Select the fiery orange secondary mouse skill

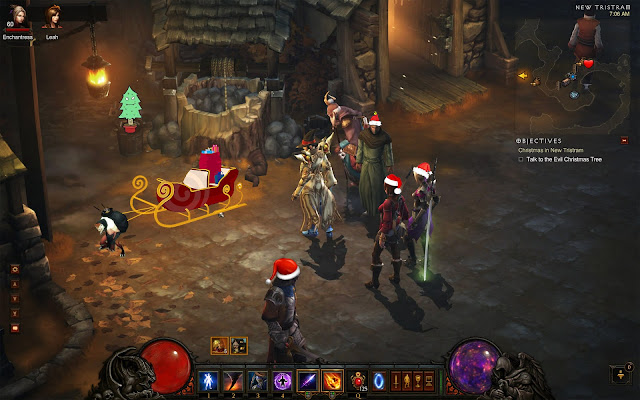pos(331,380)
